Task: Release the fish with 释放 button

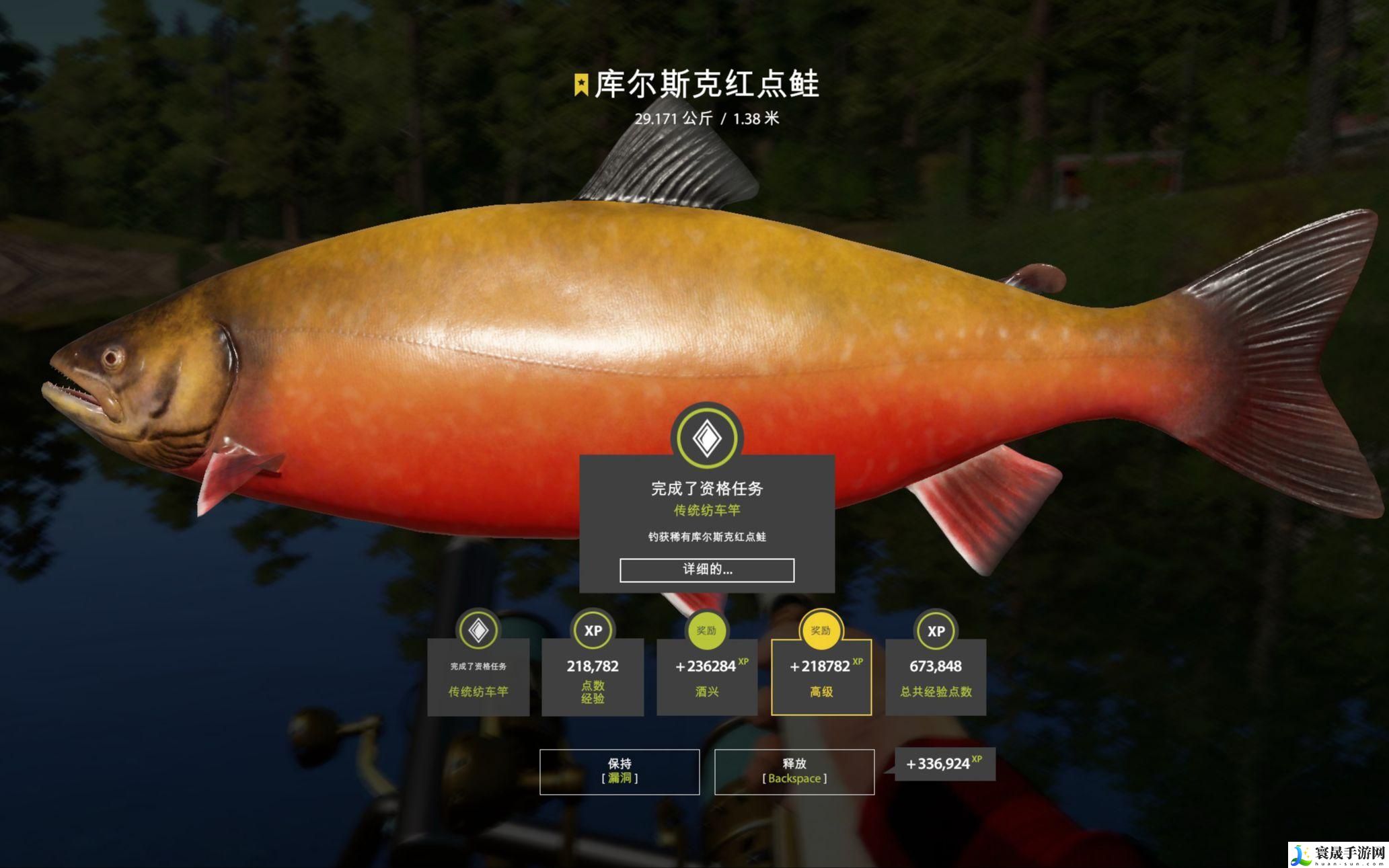Action: (794, 771)
